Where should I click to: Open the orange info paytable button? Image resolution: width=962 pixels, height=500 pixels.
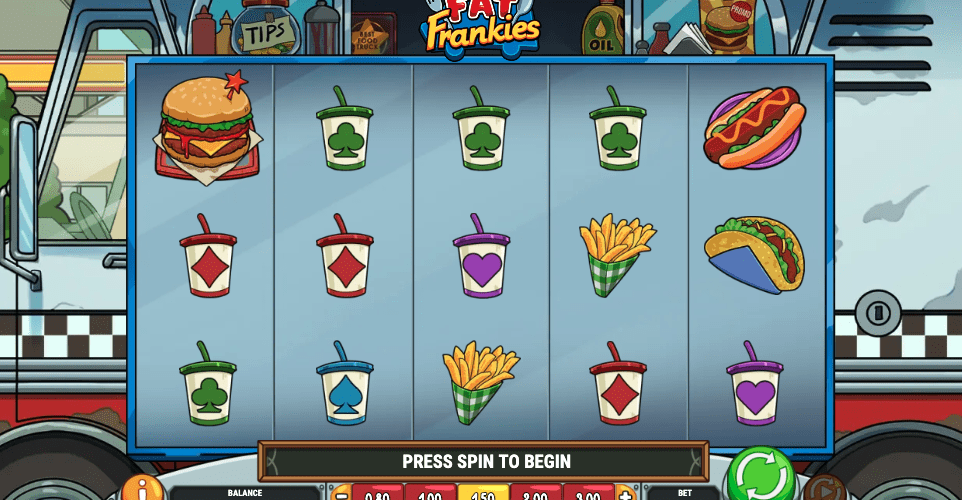(x=143, y=490)
